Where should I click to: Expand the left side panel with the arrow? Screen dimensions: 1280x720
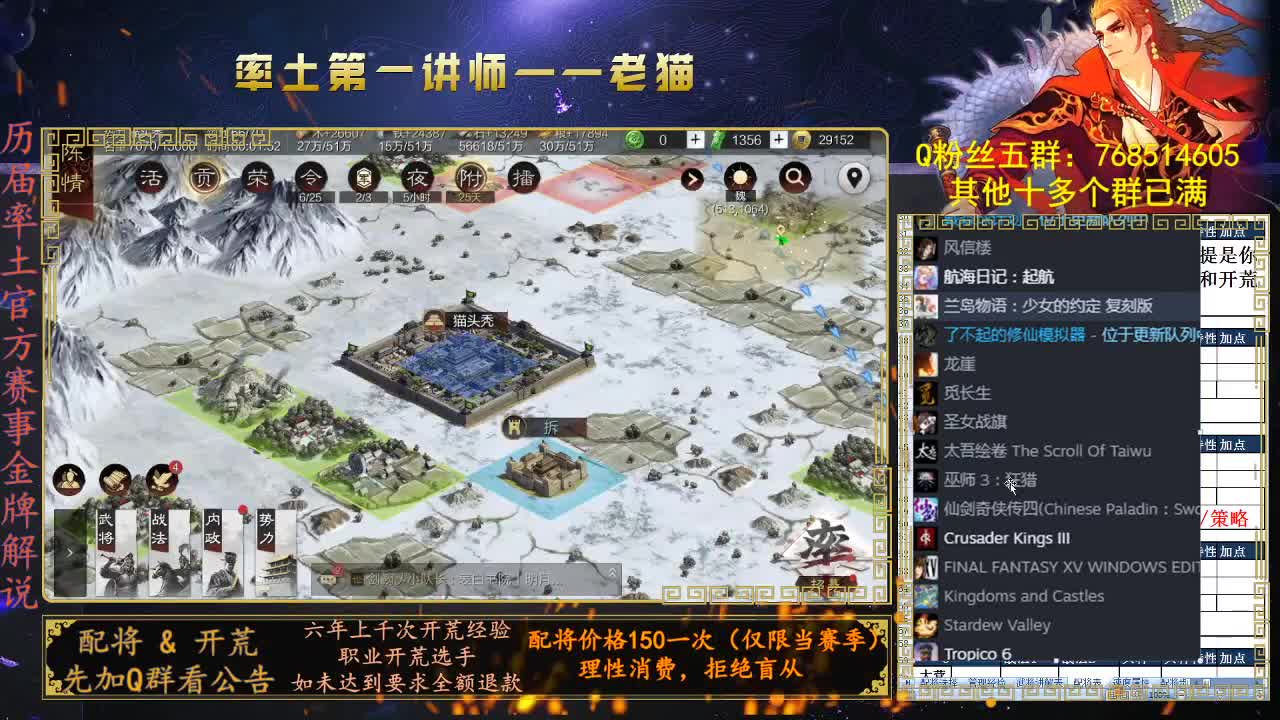tap(69, 552)
